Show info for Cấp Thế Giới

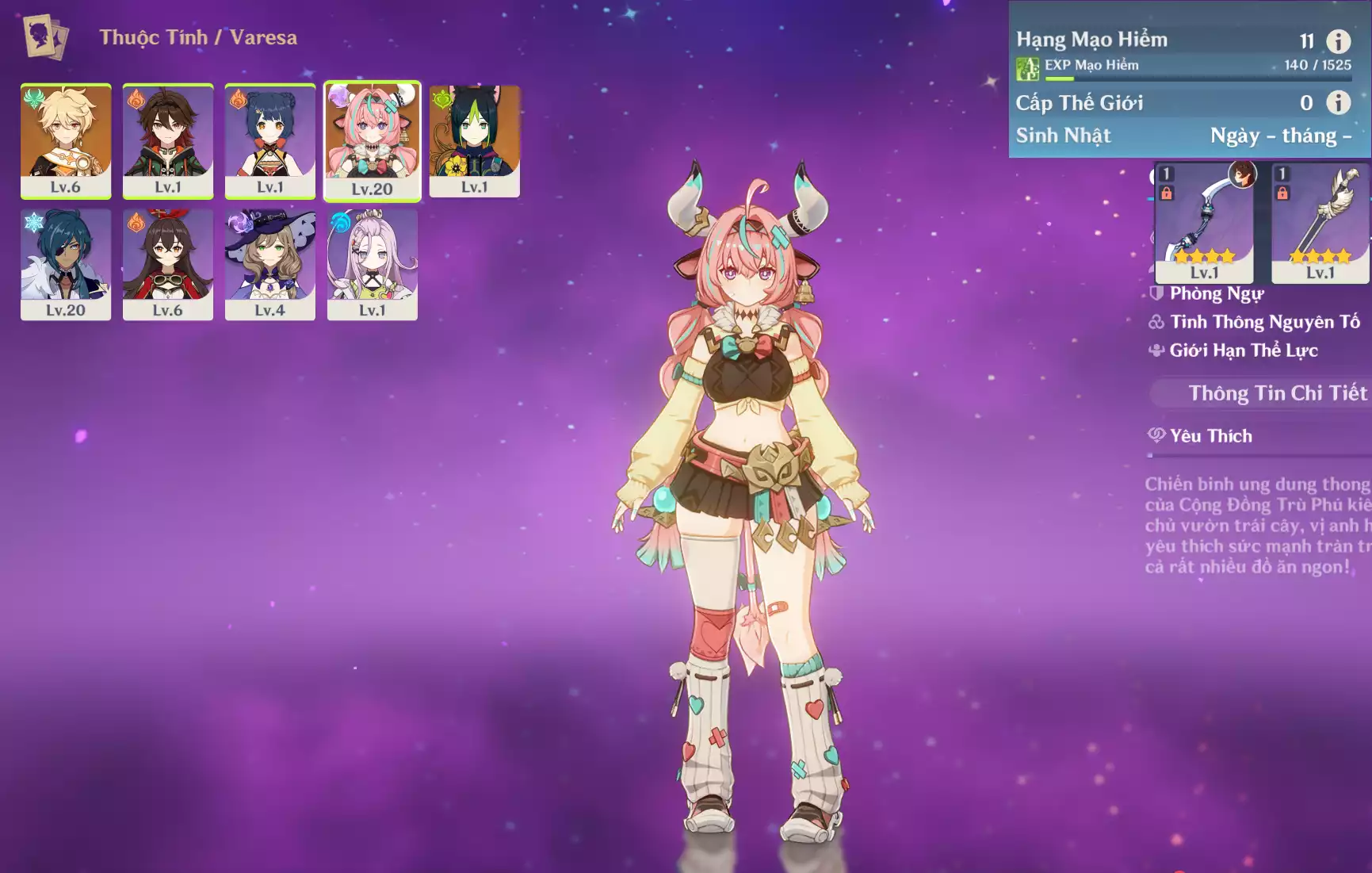[1338, 102]
